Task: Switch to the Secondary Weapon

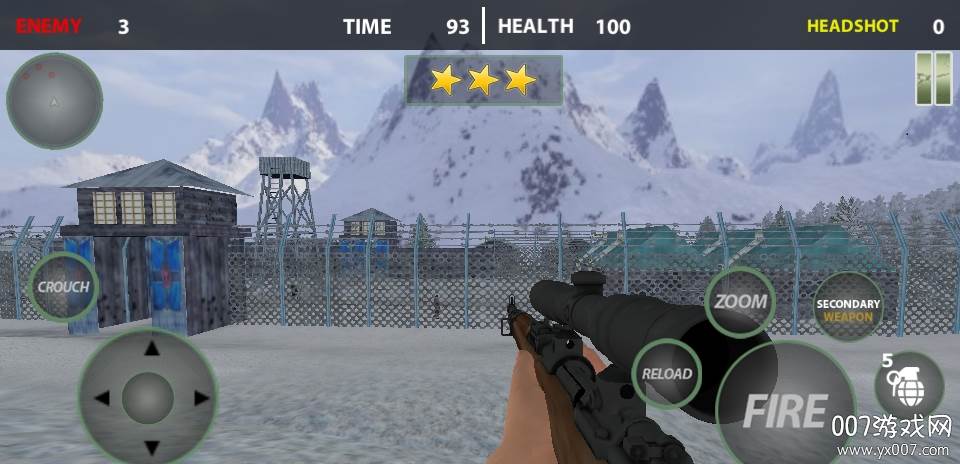Action: pyautogui.click(x=848, y=309)
